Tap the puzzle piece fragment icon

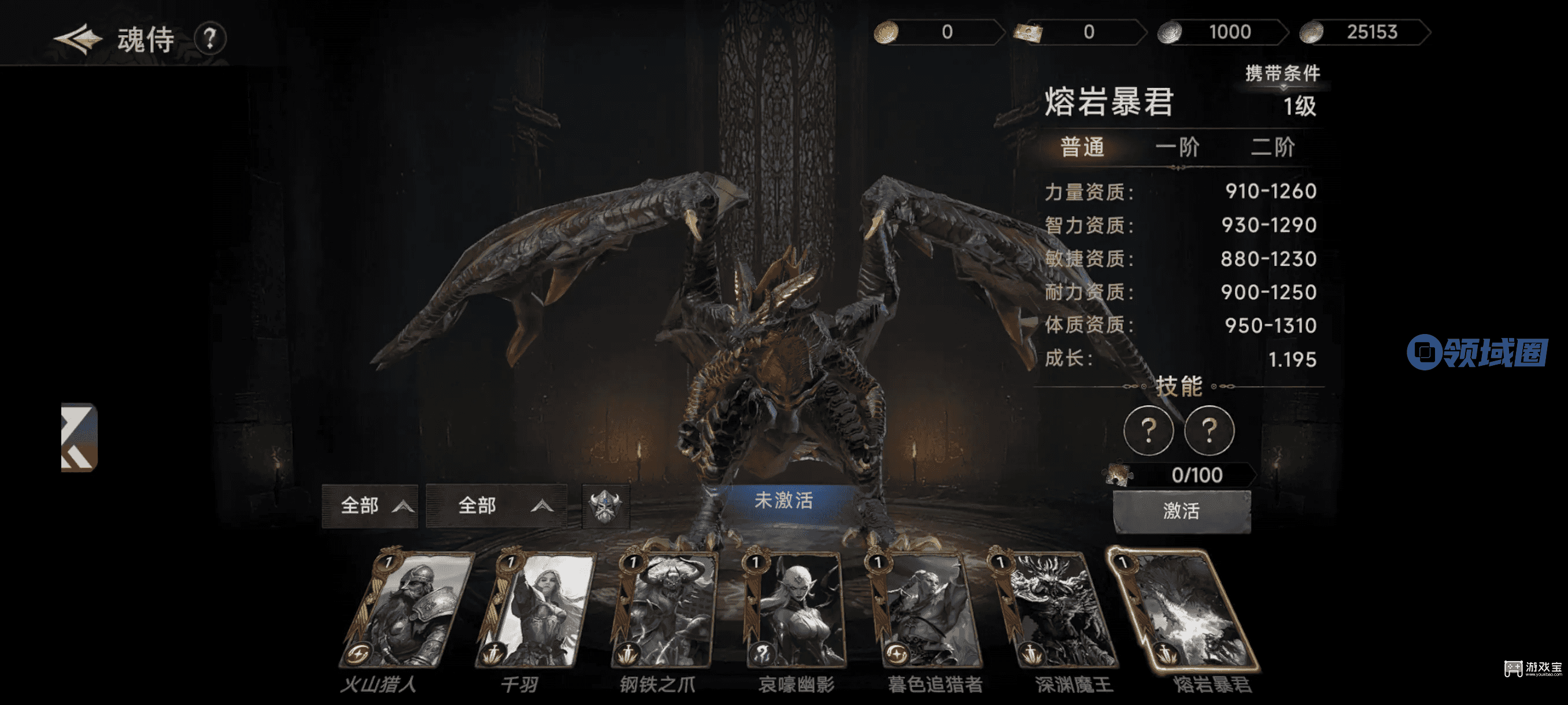[x=1118, y=474]
